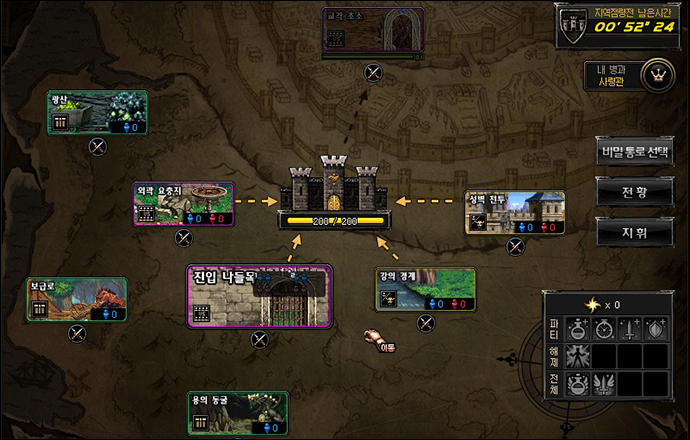Select the 성벽 전투 wall battle tile

[515, 213]
